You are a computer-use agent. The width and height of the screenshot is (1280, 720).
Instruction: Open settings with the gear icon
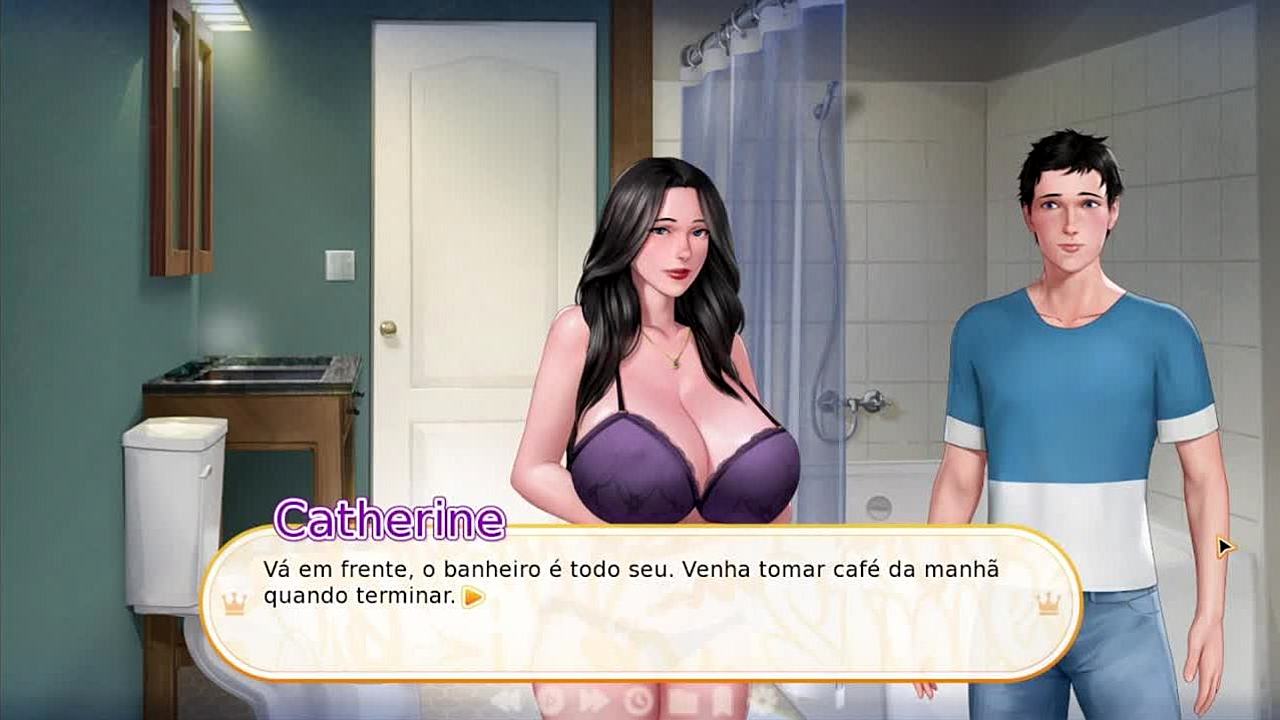[x=763, y=701]
